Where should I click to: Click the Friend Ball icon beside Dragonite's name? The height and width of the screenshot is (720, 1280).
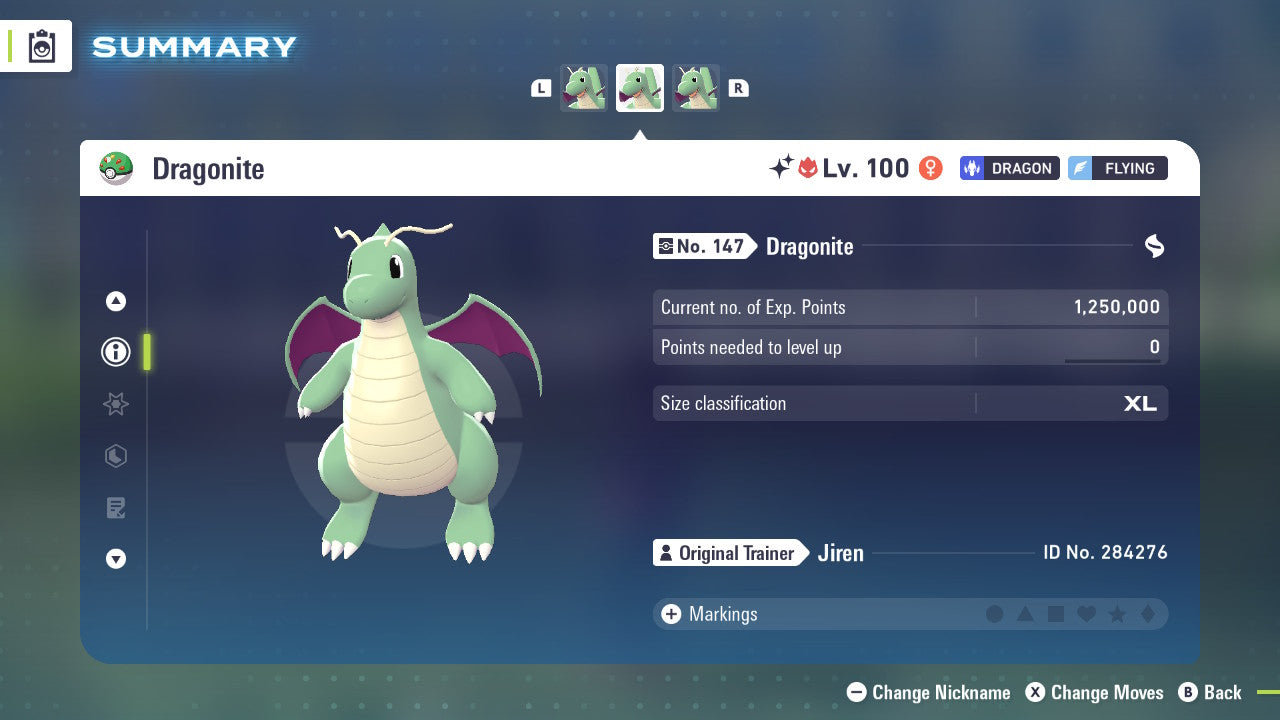pos(117,168)
